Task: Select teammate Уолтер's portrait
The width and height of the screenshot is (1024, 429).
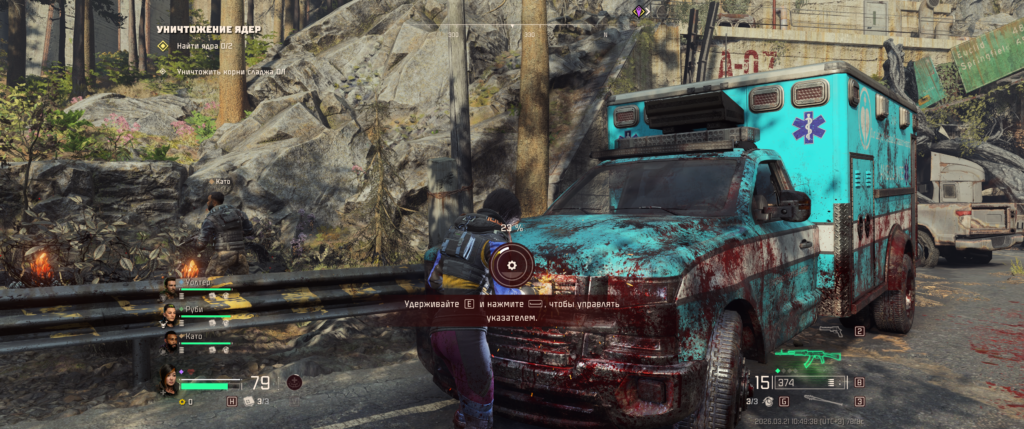Action: (x=171, y=288)
